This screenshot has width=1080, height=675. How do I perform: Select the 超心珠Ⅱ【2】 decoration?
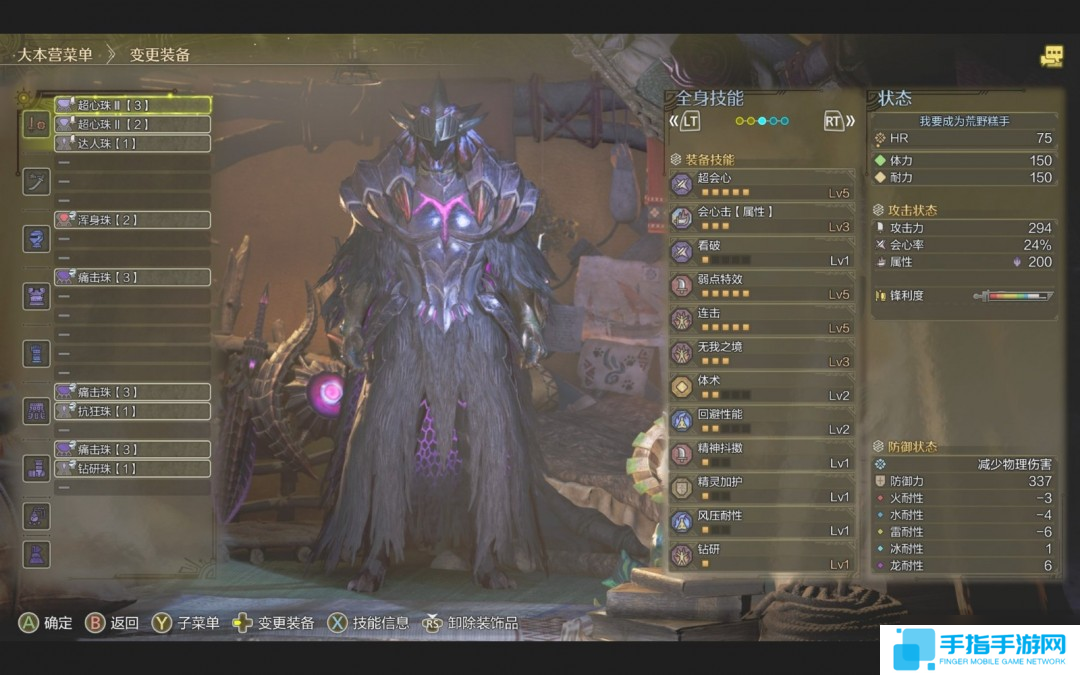(132, 124)
